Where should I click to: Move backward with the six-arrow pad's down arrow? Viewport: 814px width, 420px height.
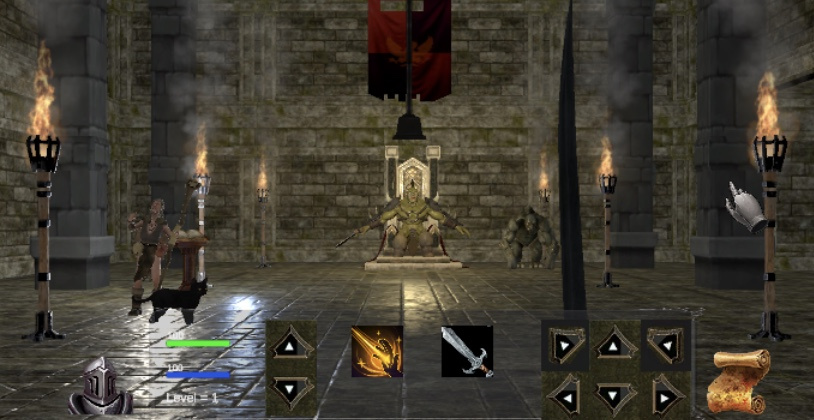tap(615, 393)
